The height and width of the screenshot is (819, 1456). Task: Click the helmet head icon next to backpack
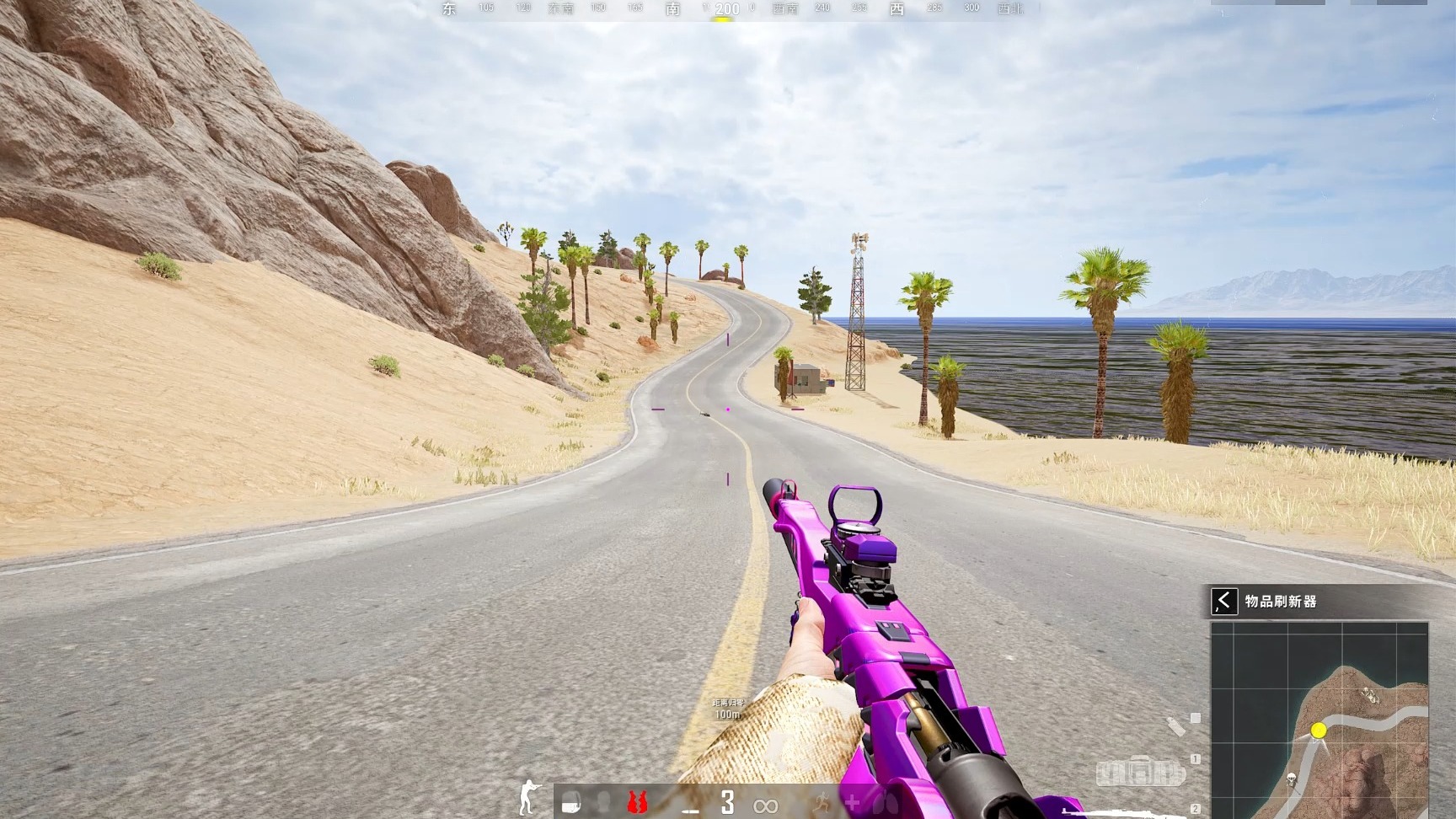[604, 803]
